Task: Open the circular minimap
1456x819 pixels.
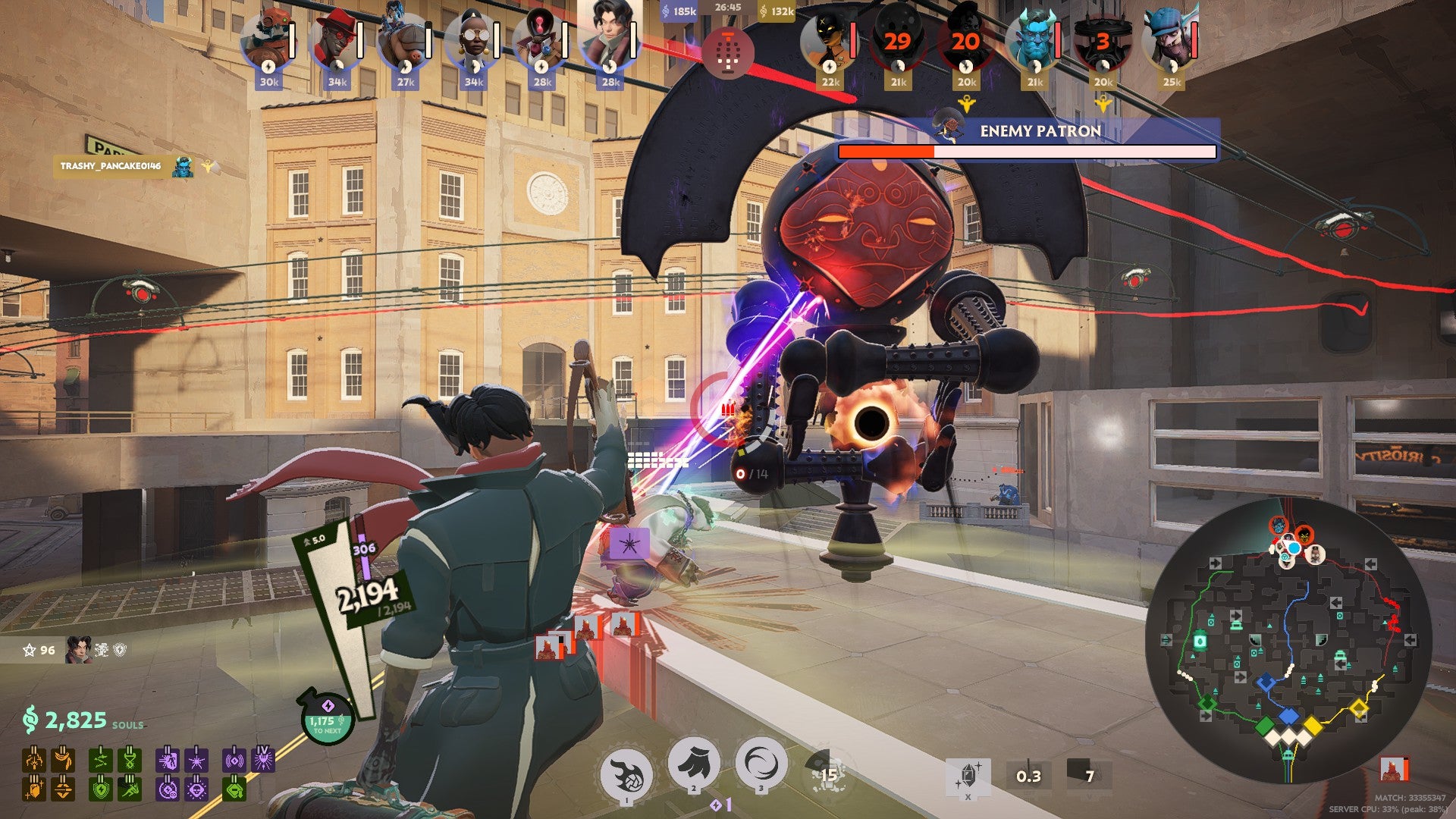Action: click(x=1289, y=641)
